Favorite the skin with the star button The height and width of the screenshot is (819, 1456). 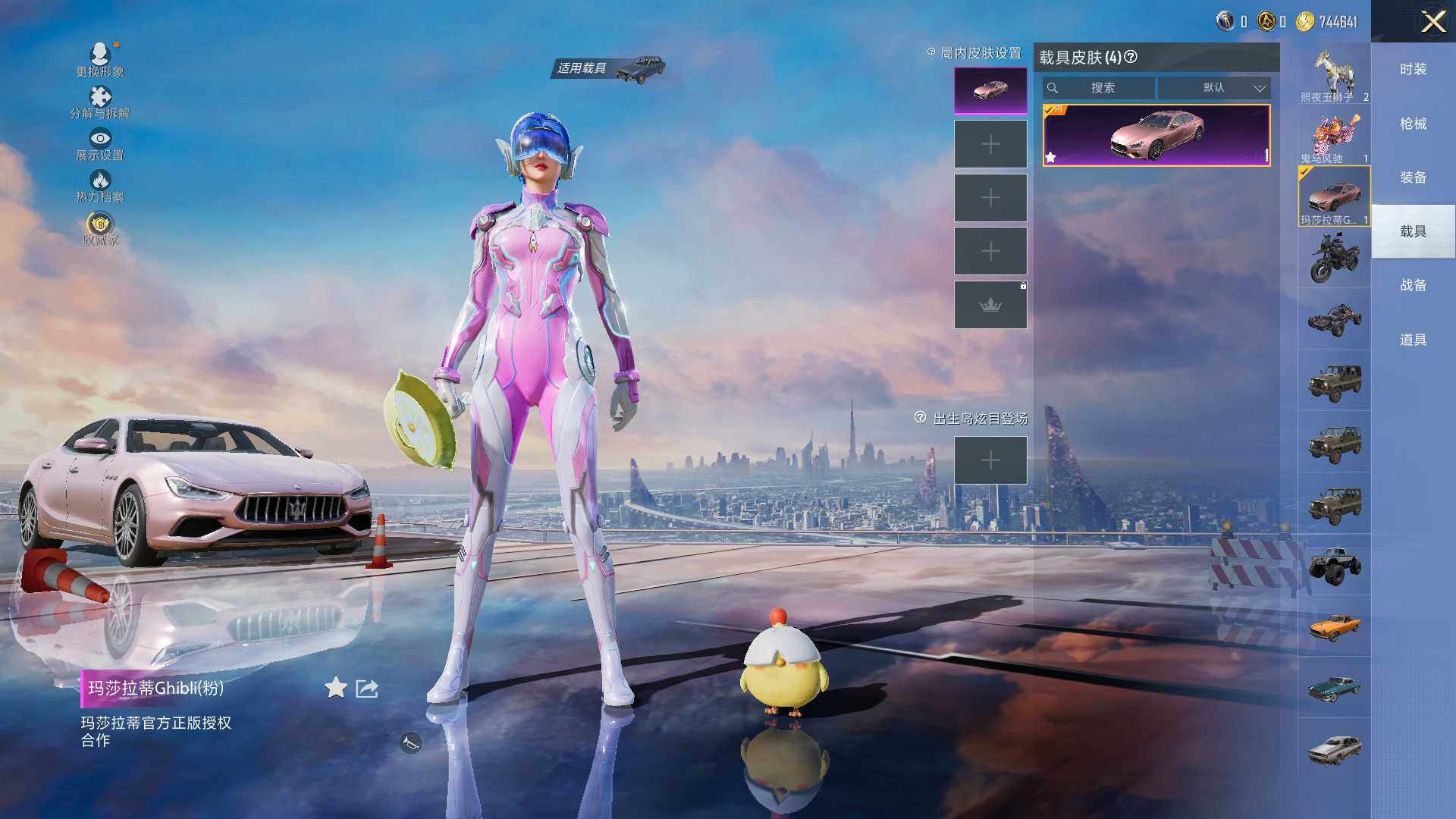coord(335,688)
